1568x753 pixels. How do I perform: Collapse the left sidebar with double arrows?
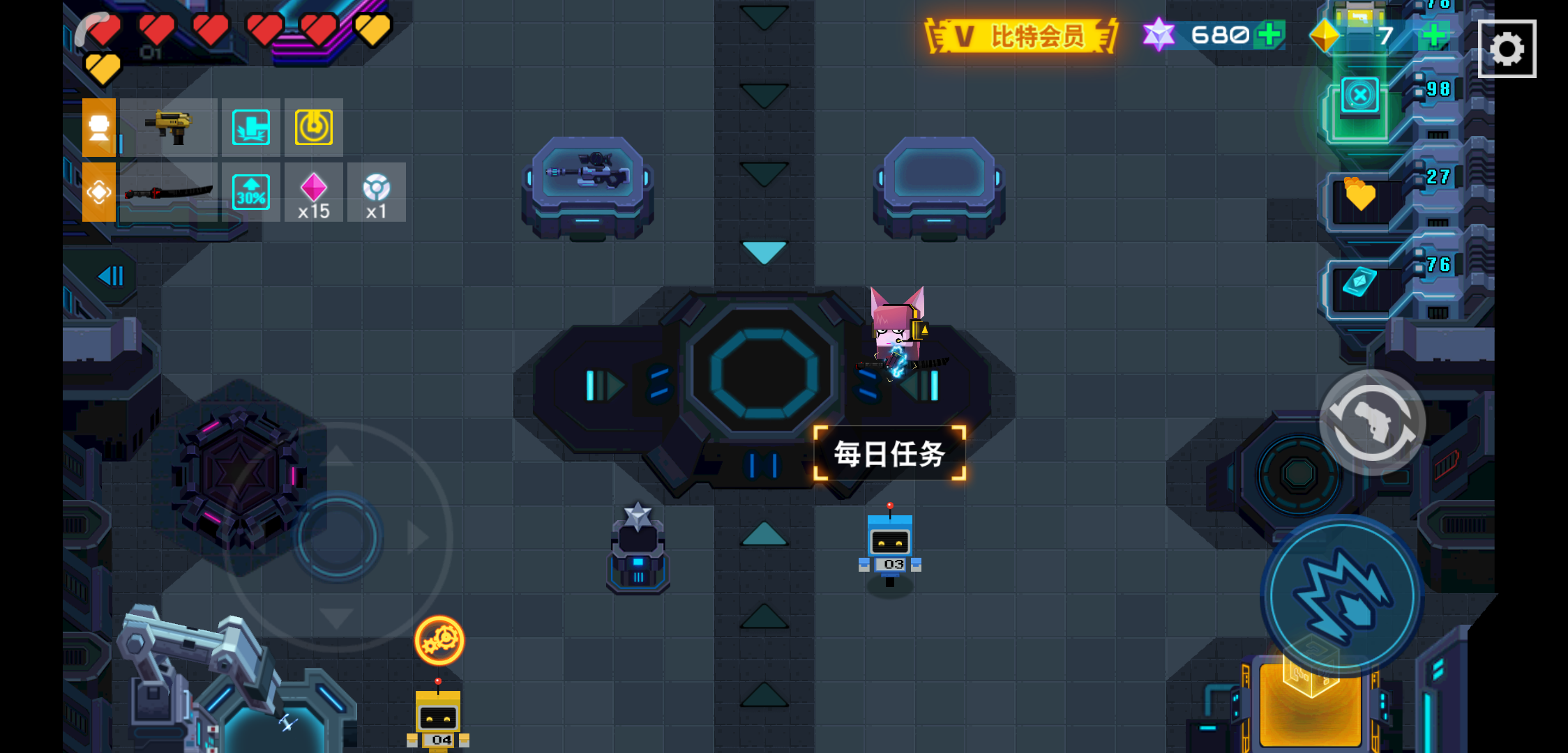109,276
